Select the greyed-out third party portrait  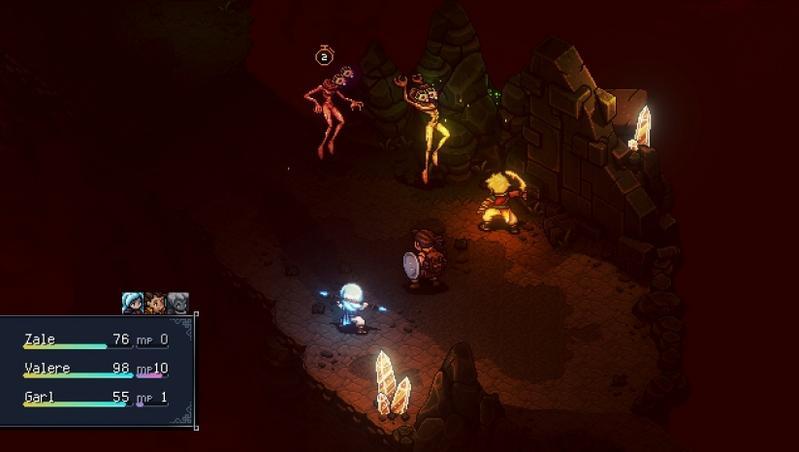[x=178, y=303]
